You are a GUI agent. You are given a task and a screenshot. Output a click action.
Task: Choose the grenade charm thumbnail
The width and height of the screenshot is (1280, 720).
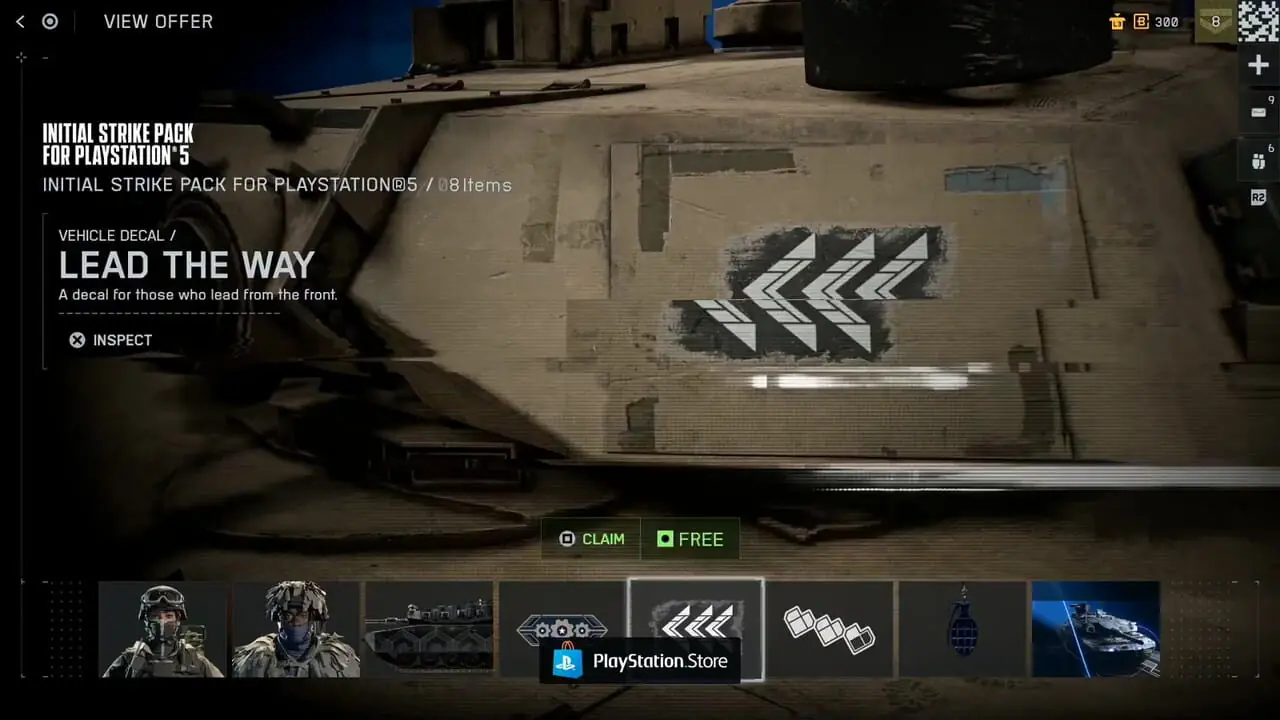point(962,629)
